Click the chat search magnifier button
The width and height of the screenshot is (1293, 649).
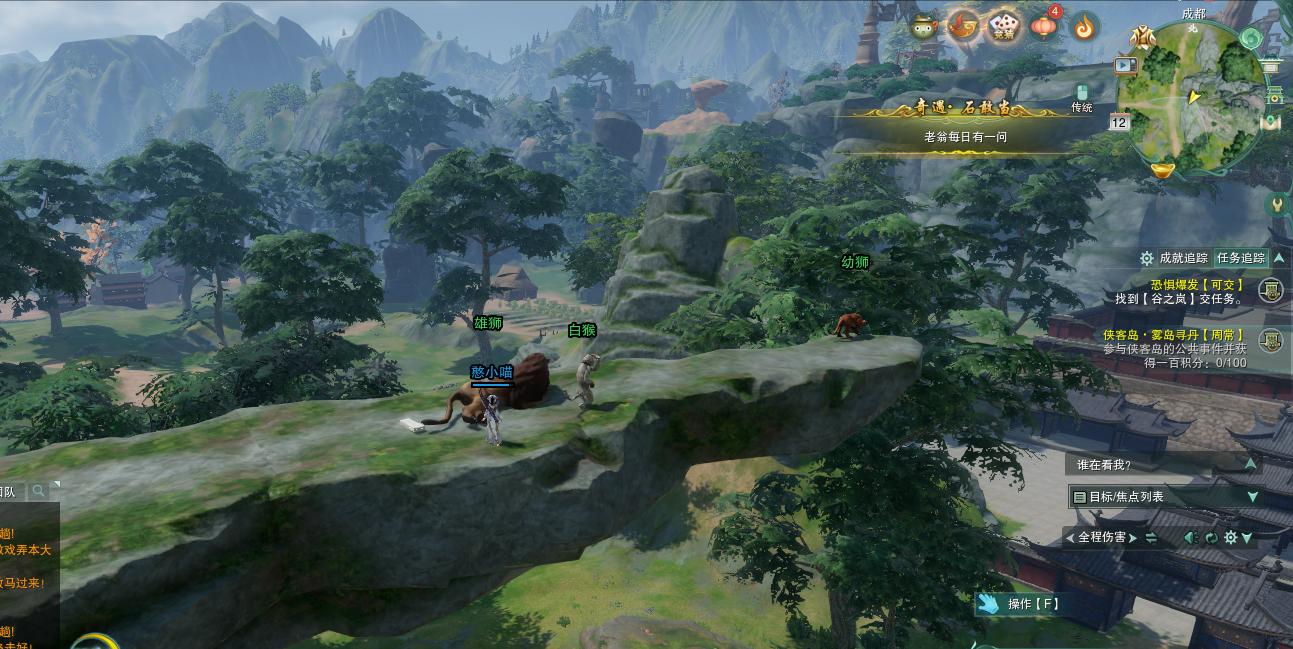click(x=38, y=491)
